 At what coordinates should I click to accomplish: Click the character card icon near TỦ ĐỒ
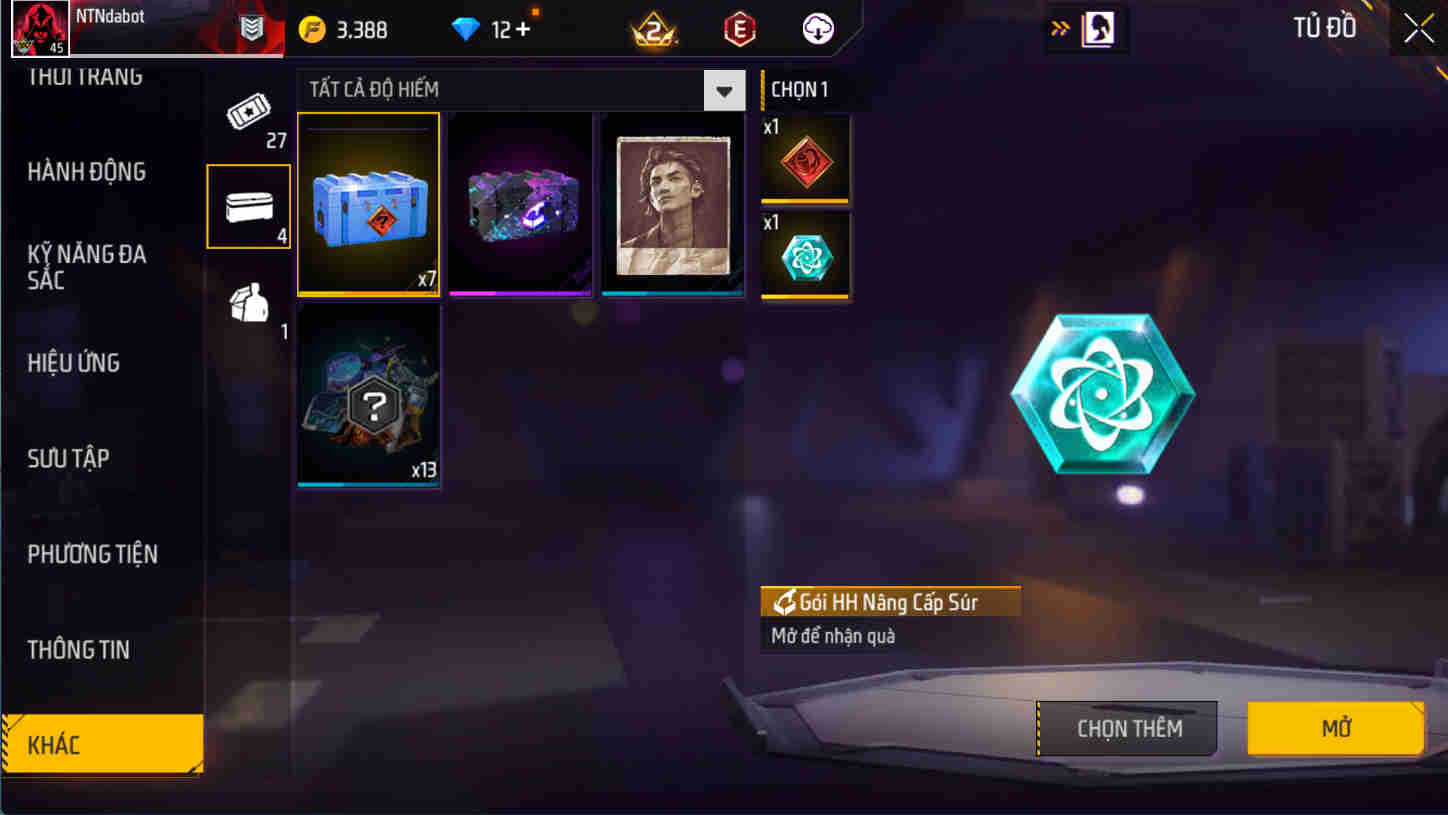click(x=1096, y=29)
